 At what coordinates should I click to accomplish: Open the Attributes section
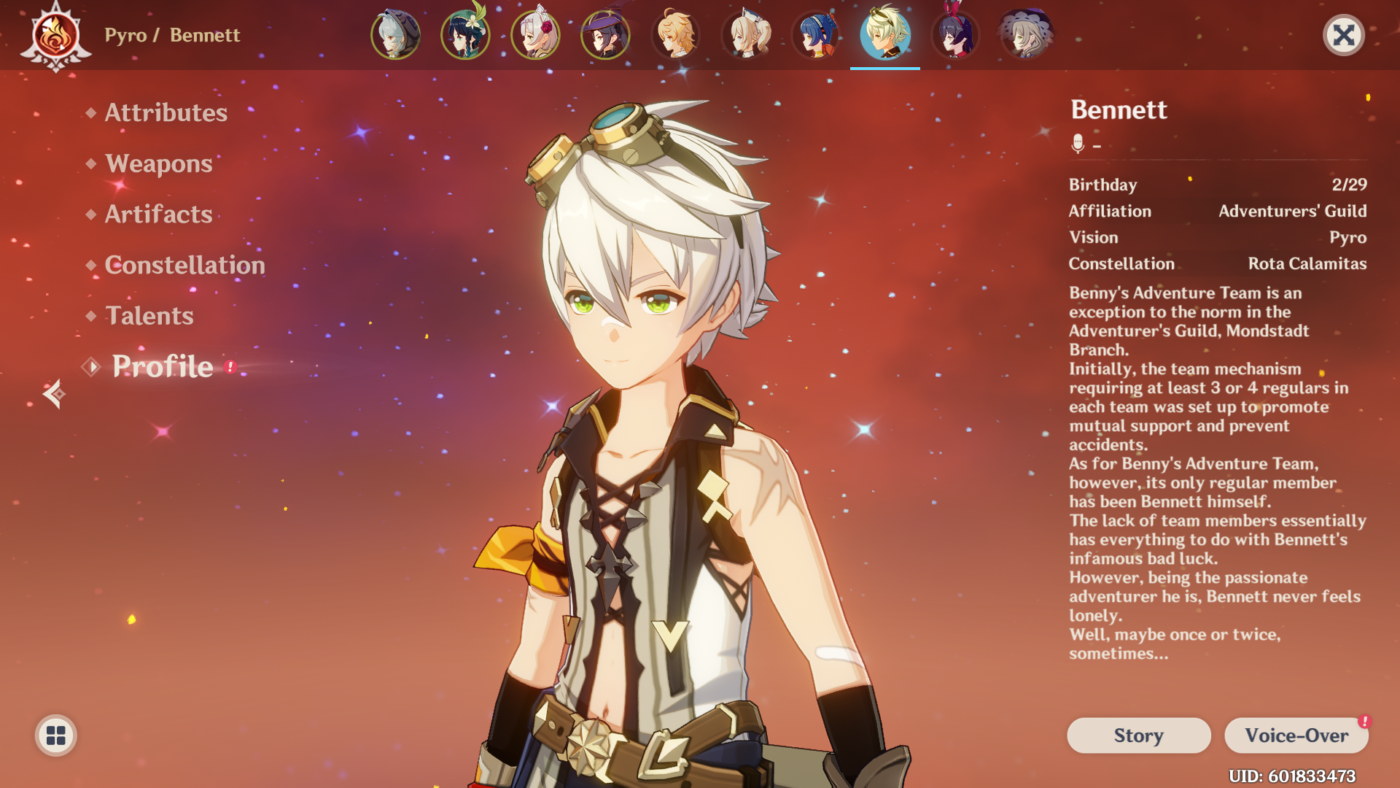(x=166, y=113)
